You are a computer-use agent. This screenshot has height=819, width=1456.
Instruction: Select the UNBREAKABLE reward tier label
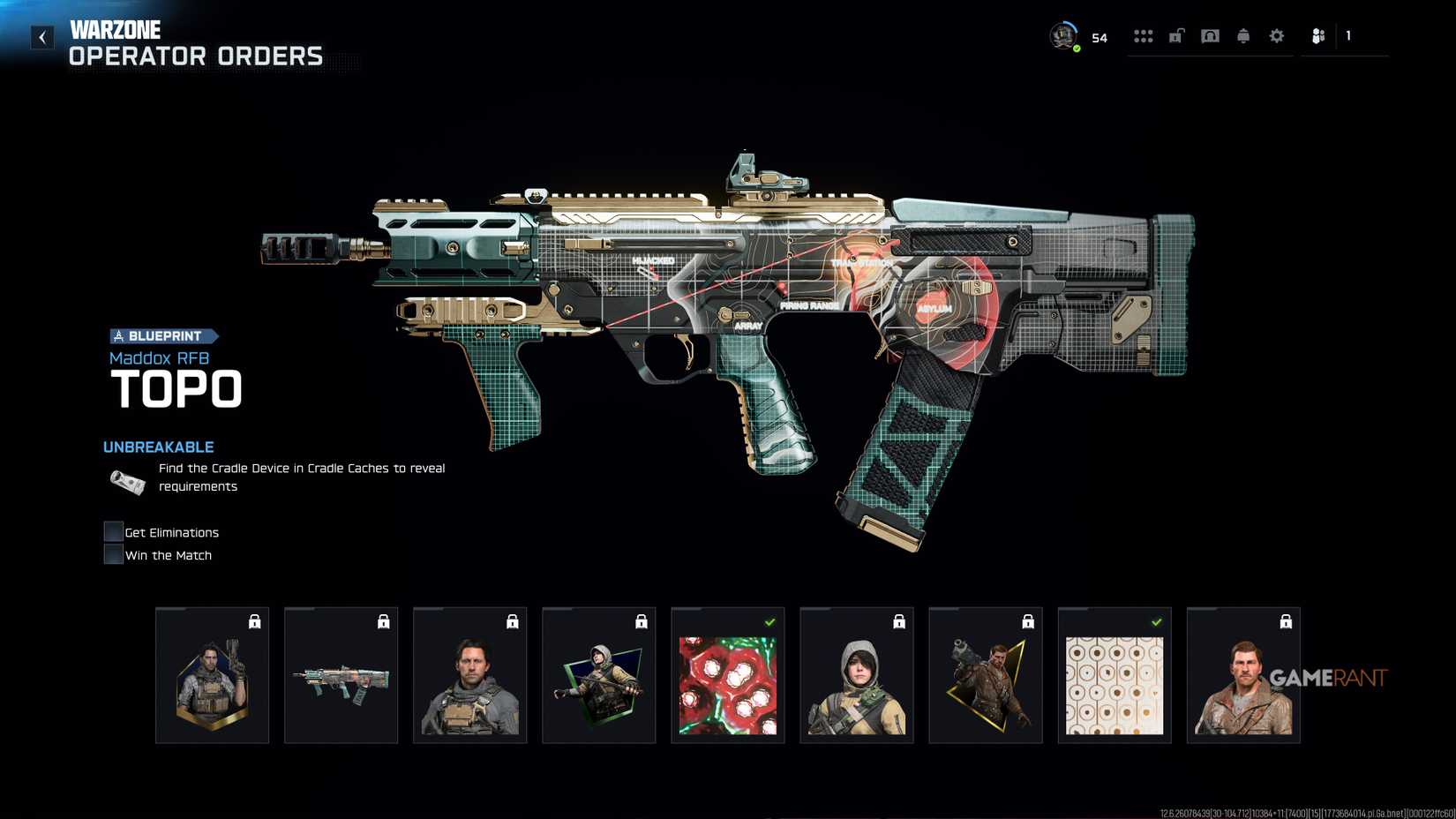(159, 447)
